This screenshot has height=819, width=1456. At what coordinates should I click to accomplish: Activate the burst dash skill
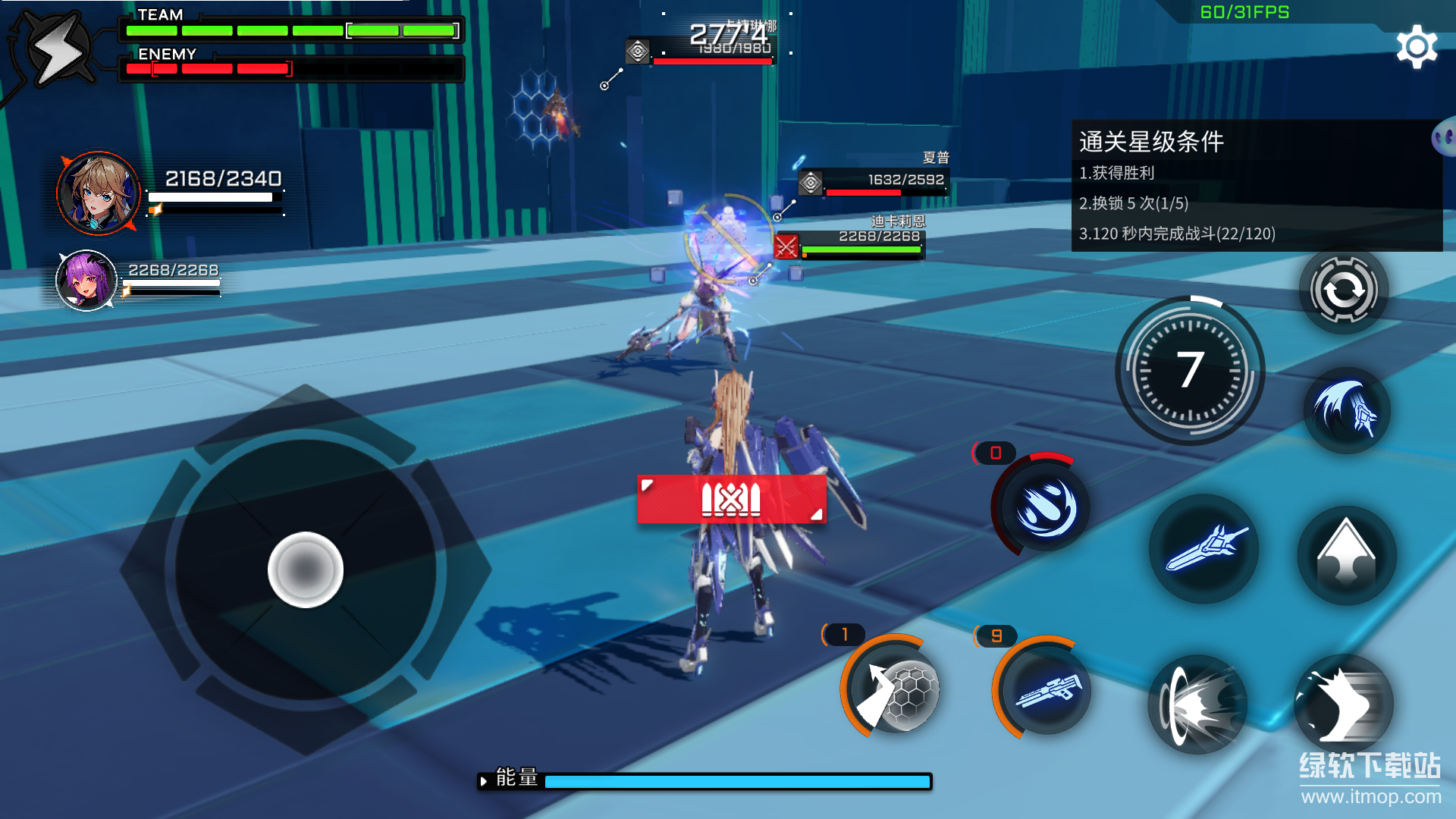pyautogui.click(x=1197, y=704)
